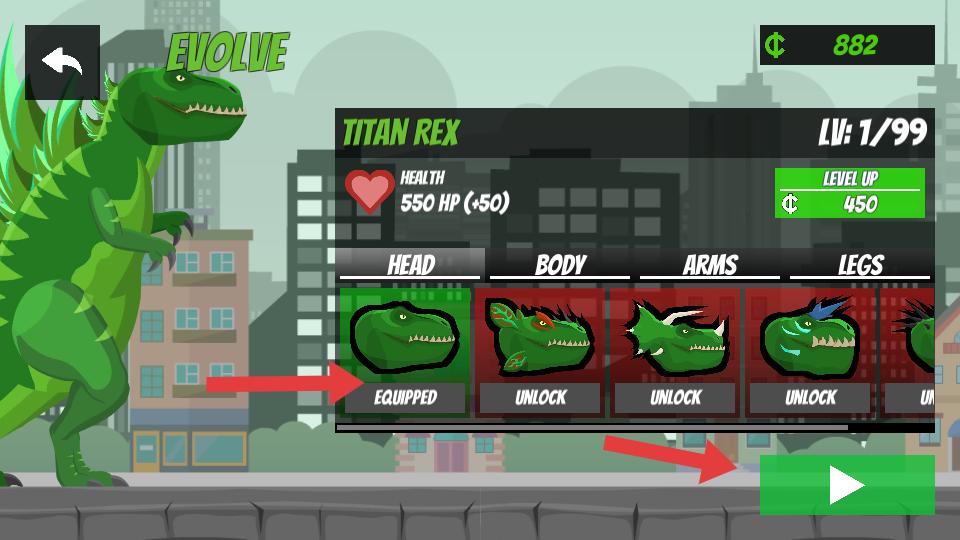The height and width of the screenshot is (540, 960).
Task: Unlock the blue-crested head
Action: (810, 397)
